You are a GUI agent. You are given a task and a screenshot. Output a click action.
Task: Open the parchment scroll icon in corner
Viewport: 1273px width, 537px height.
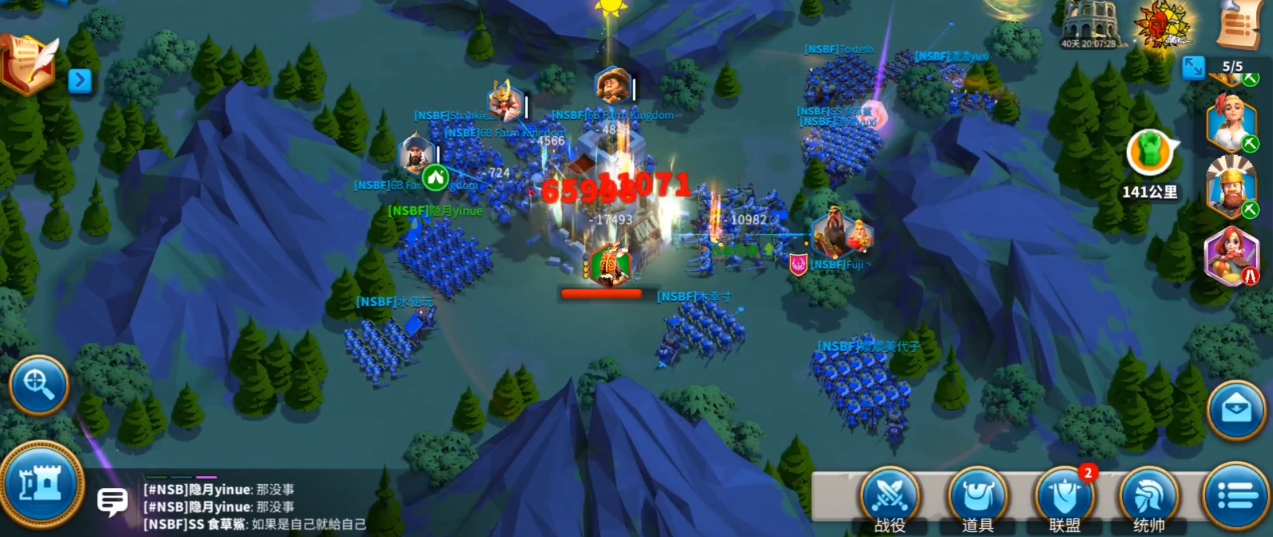tap(1239, 22)
